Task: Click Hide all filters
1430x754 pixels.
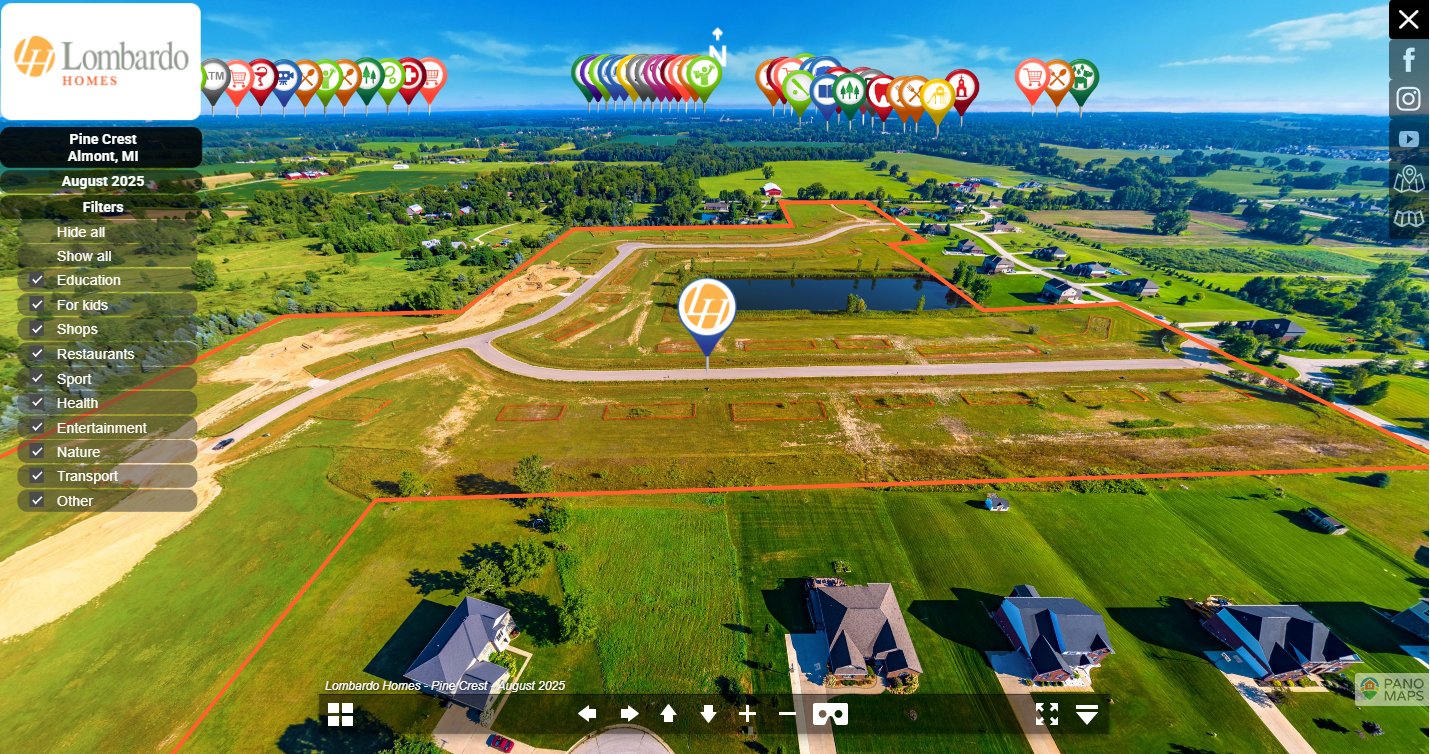Action: tap(81, 232)
